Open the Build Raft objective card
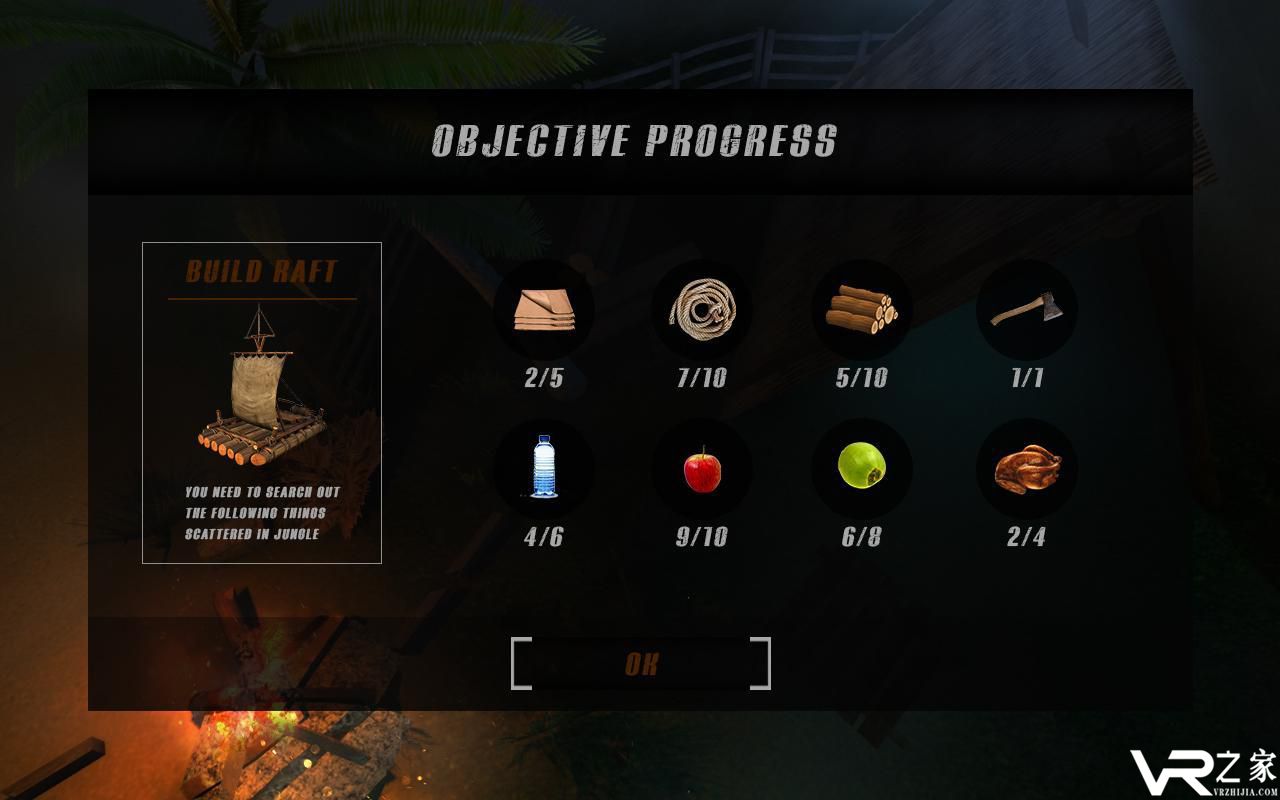This screenshot has width=1280, height=800. point(262,402)
